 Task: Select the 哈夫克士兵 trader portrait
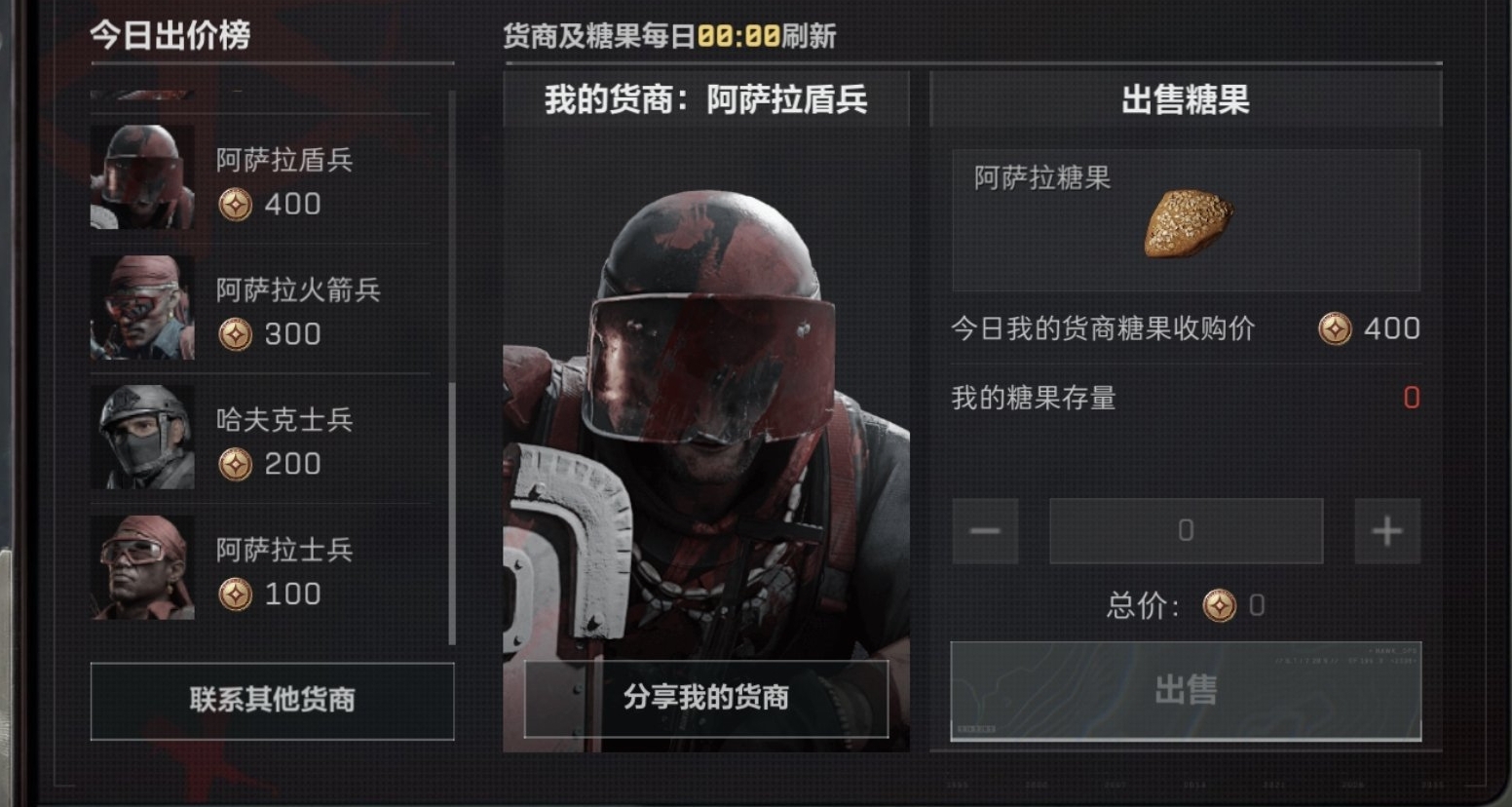click(x=142, y=438)
